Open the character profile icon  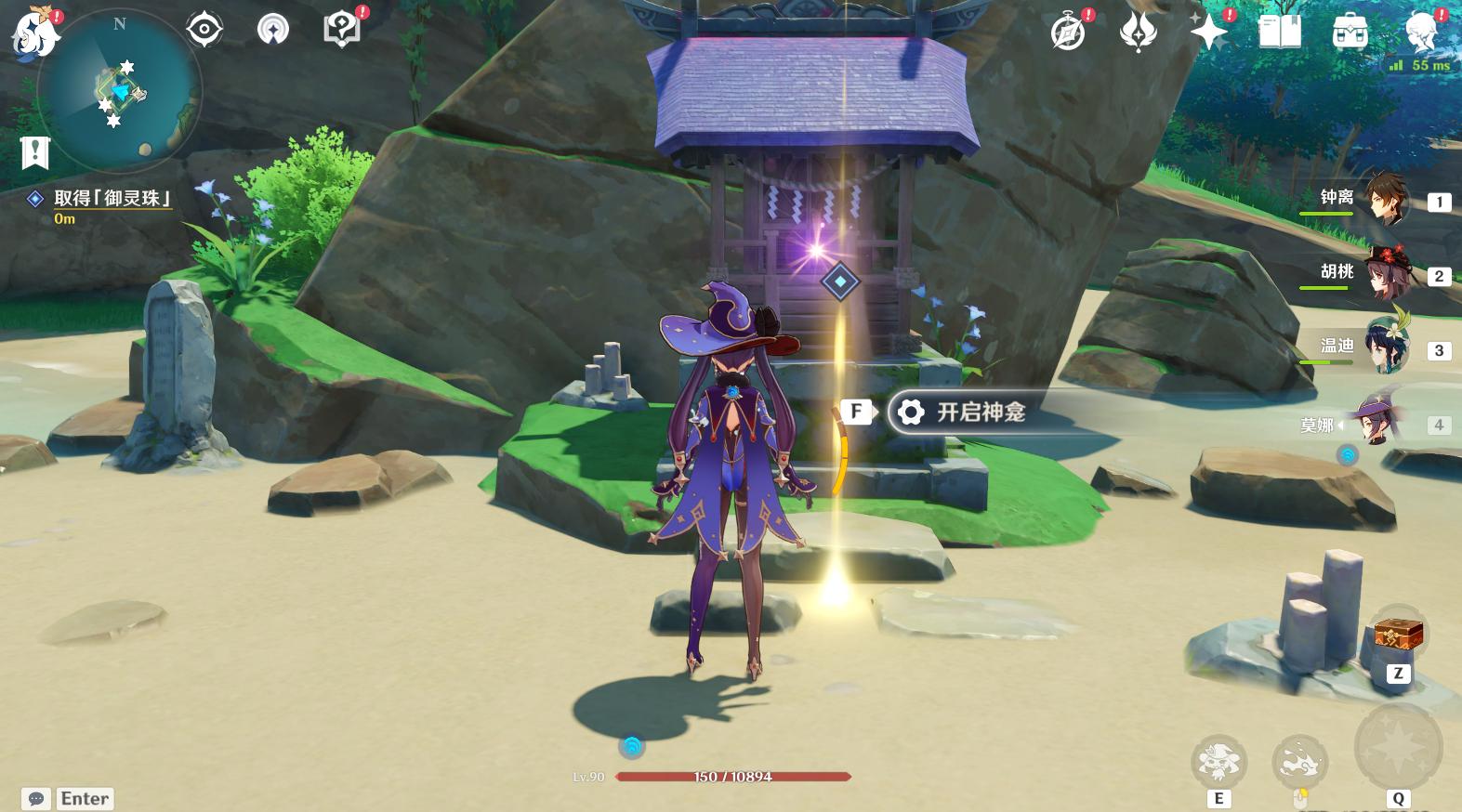pos(1421,31)
